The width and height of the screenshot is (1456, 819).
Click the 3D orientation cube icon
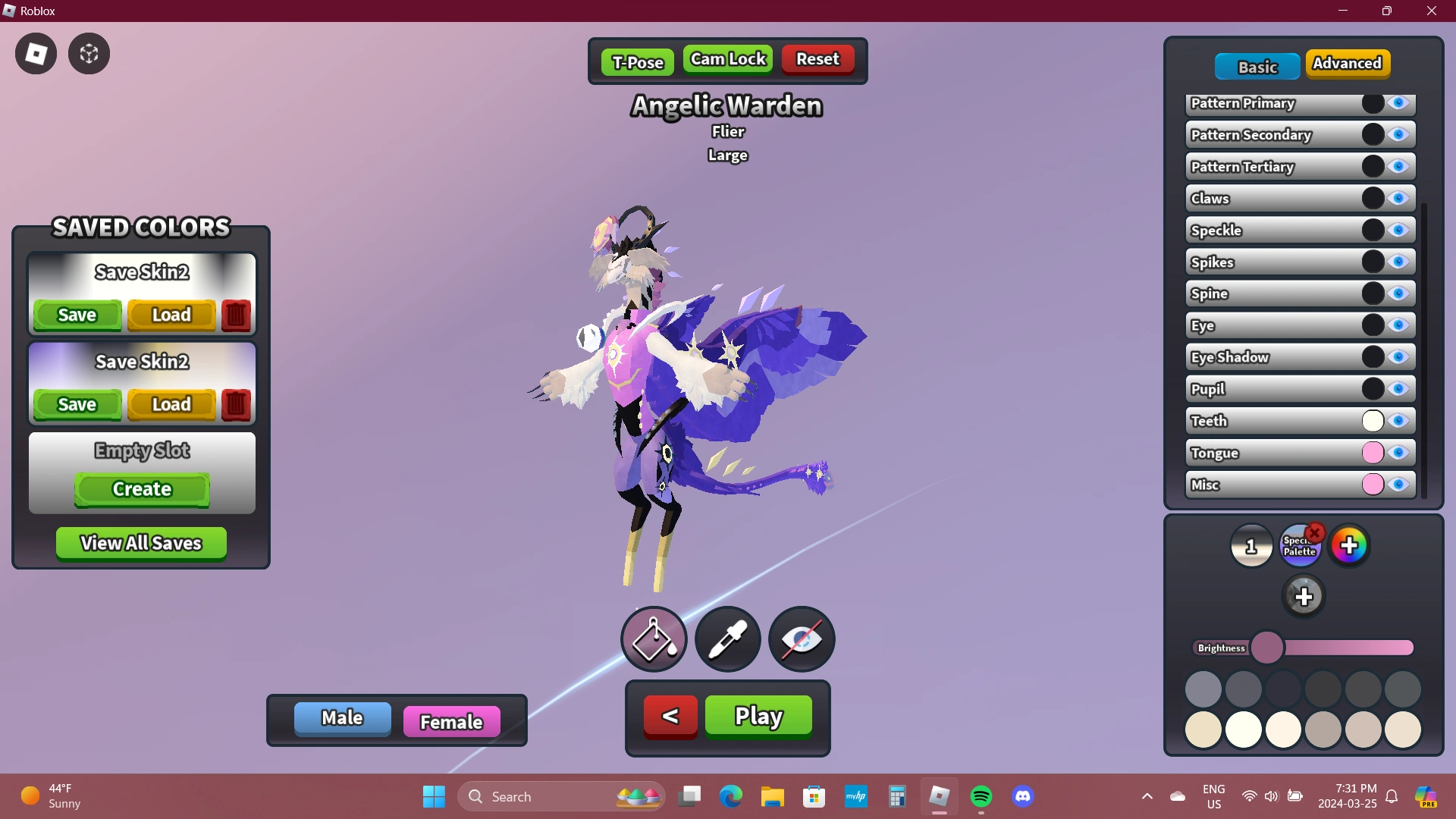[x=89, y=53]
